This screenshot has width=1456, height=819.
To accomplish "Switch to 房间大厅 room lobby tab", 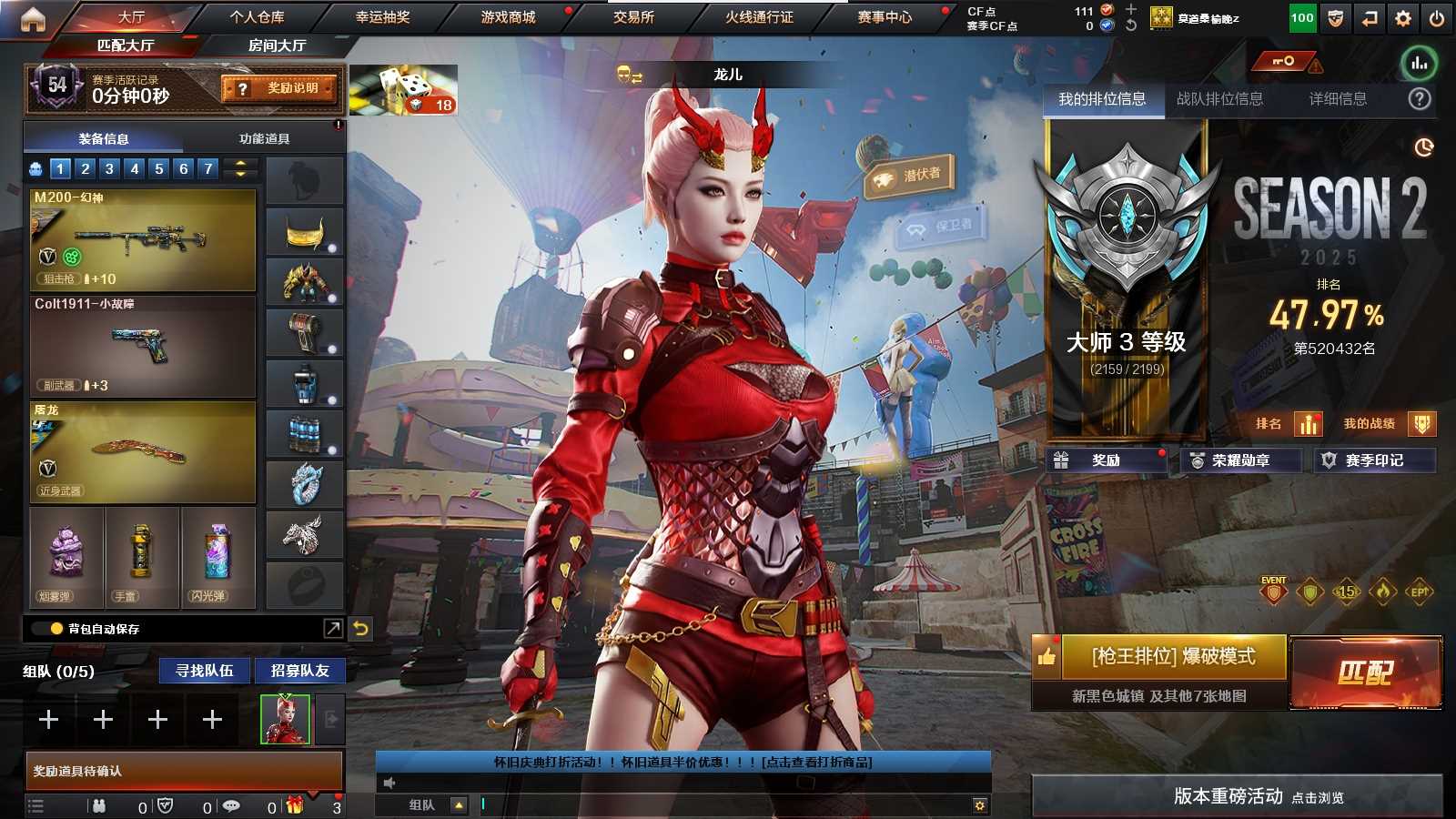I will tap(277, 45).
